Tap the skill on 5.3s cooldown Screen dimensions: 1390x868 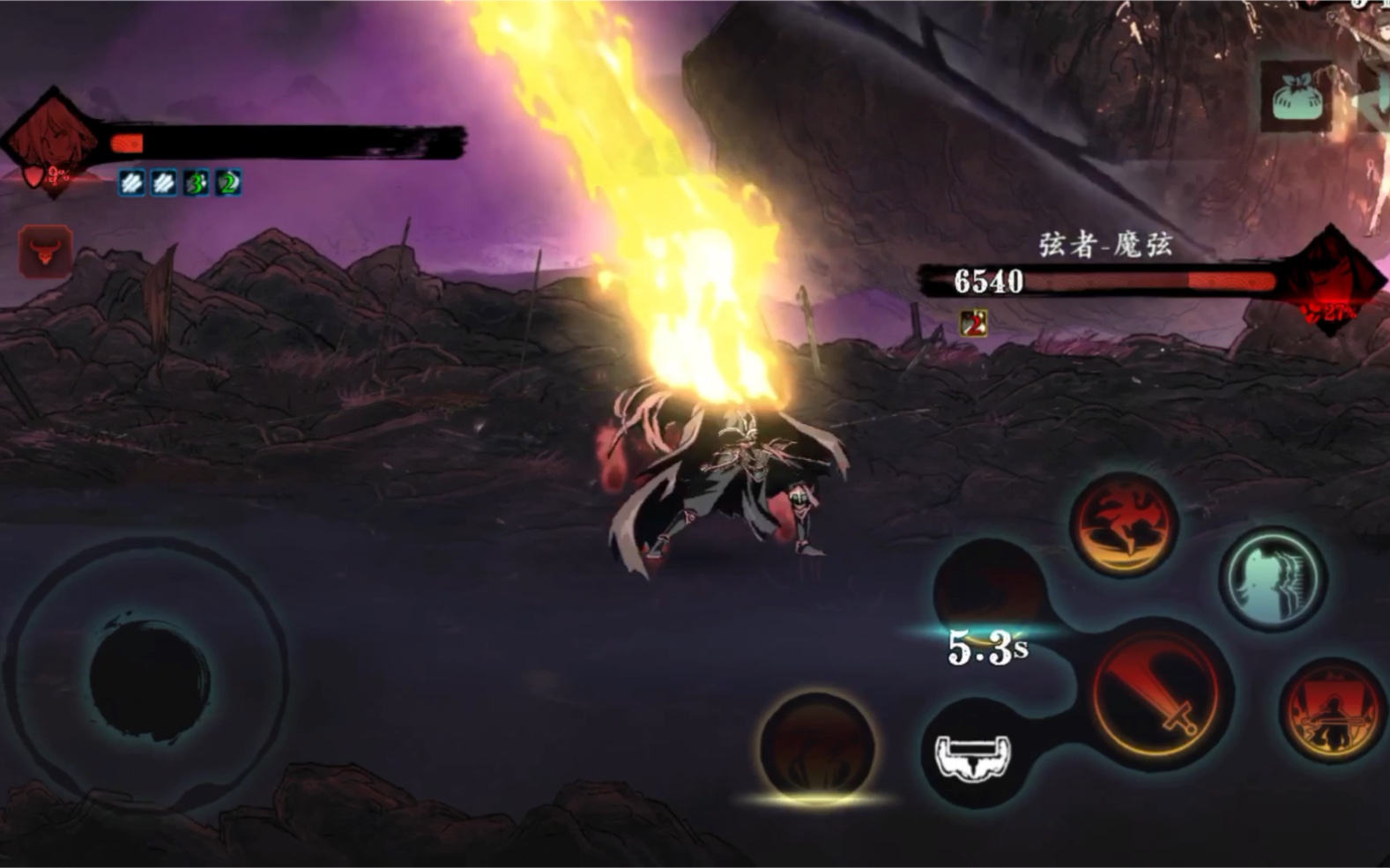pos(989,592)
